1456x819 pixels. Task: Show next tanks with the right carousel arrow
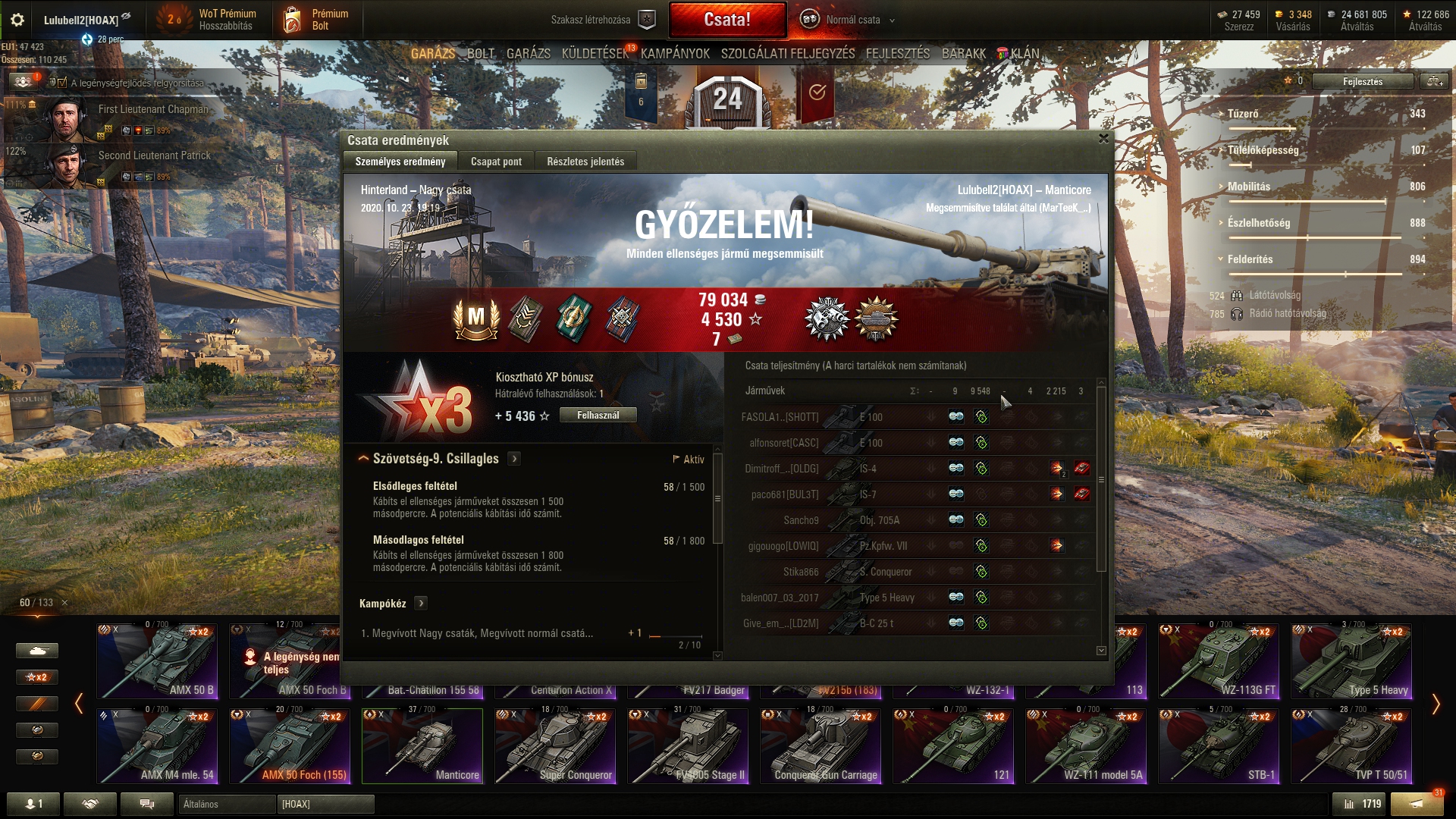pyautogui.click(x=1436, y=704)
